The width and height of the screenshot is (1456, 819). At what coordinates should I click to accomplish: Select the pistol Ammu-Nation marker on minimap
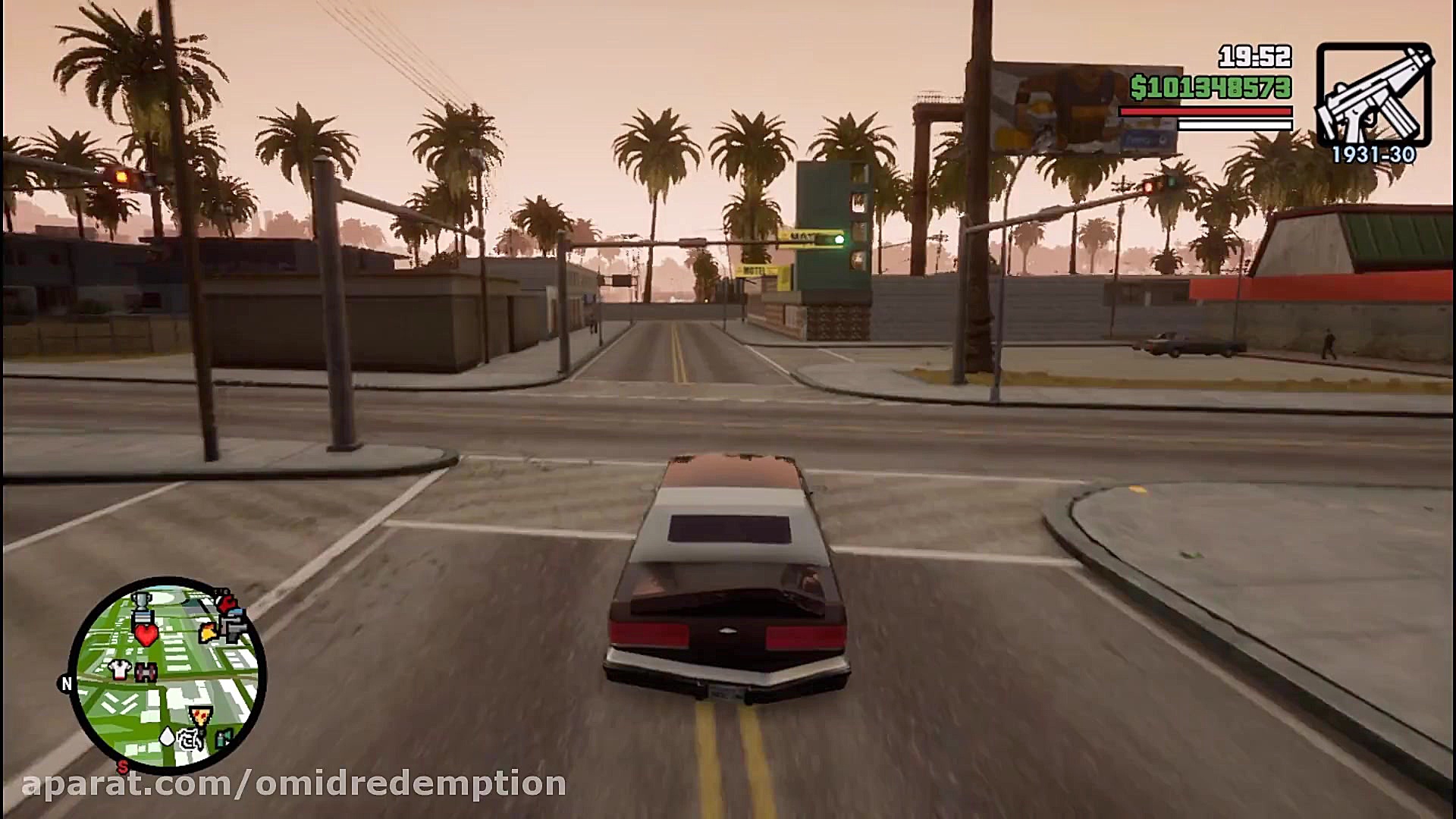[x=233, y=628]
